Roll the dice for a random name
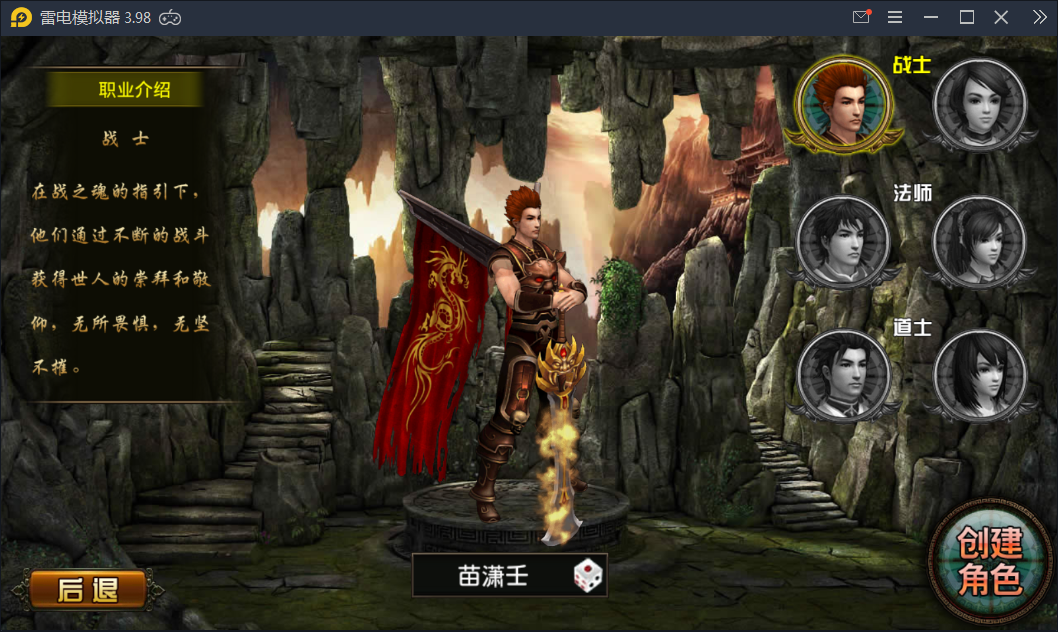 click(588, 576)
